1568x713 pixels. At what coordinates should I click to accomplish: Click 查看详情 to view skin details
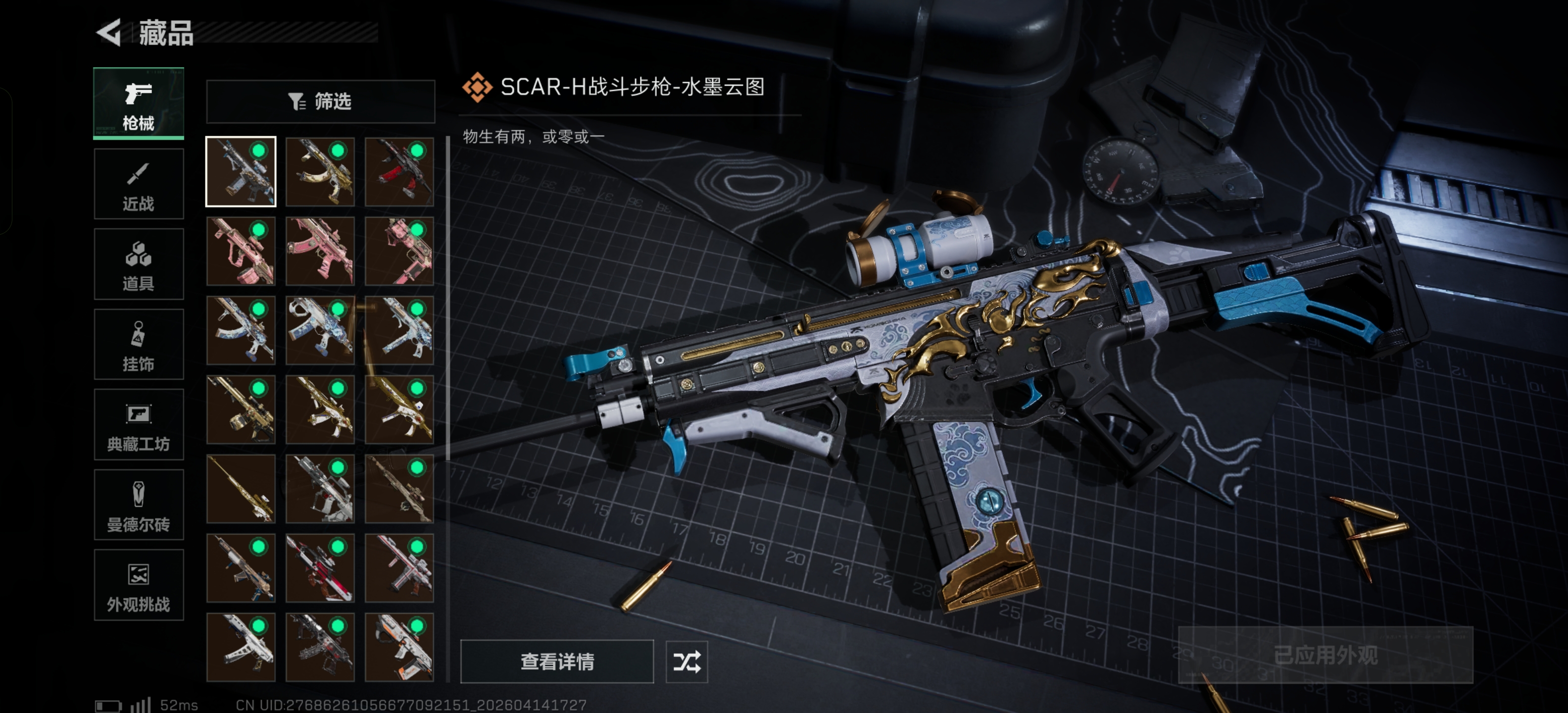556,661
